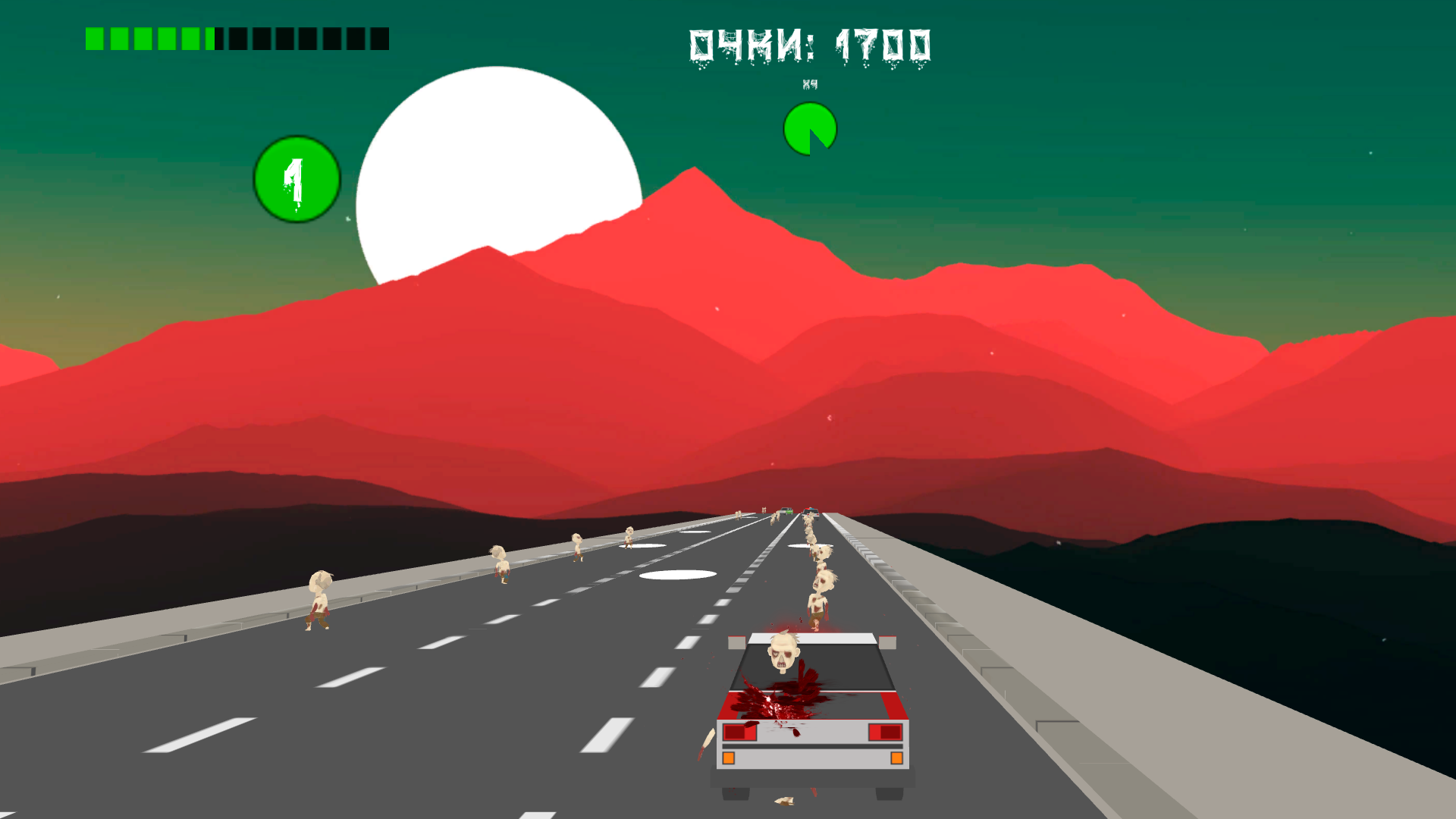Click the distant green car near the horizon
1456x819 pixels.
point(789,511)
